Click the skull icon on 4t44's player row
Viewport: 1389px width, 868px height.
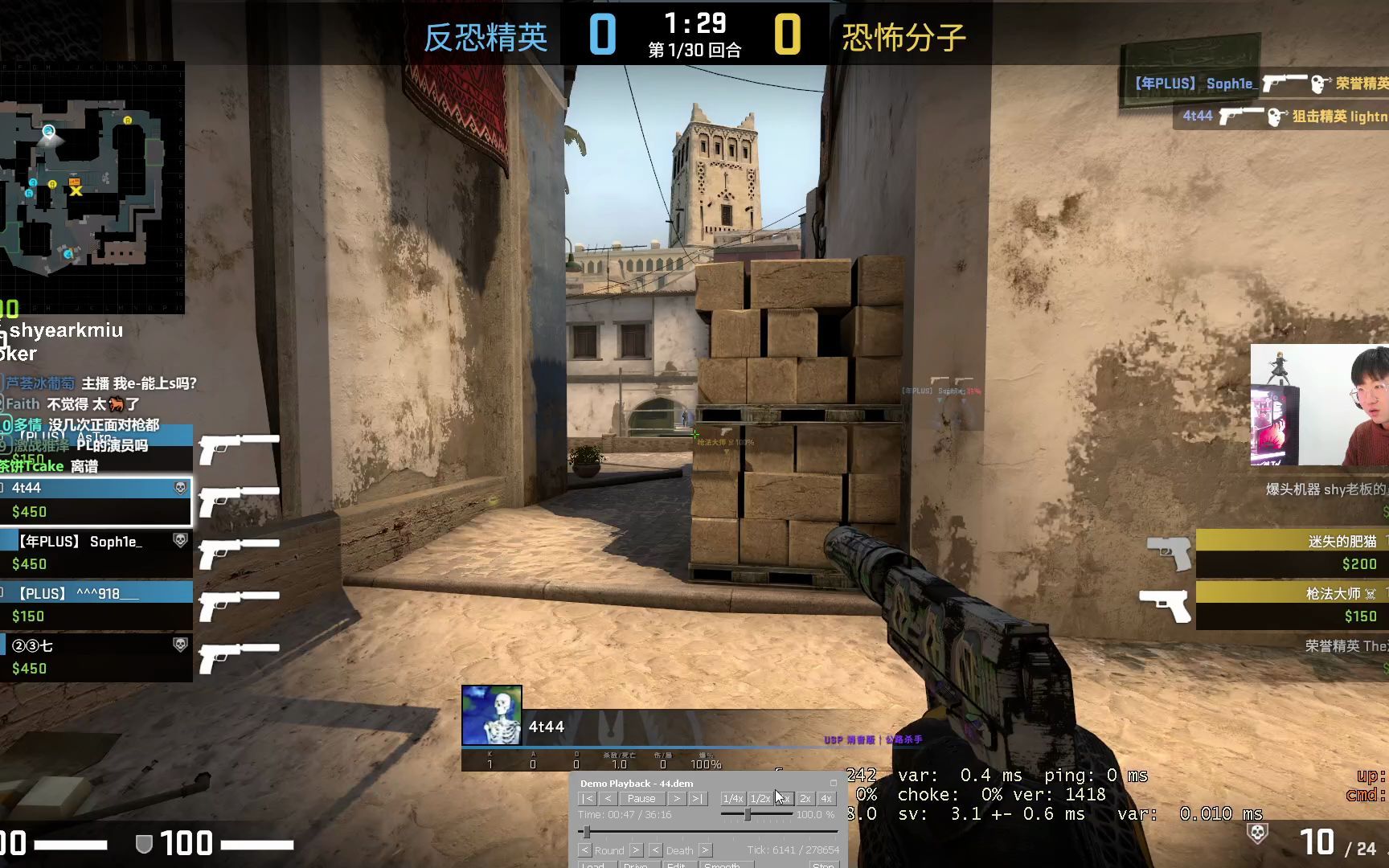click(x=182, y=488)
